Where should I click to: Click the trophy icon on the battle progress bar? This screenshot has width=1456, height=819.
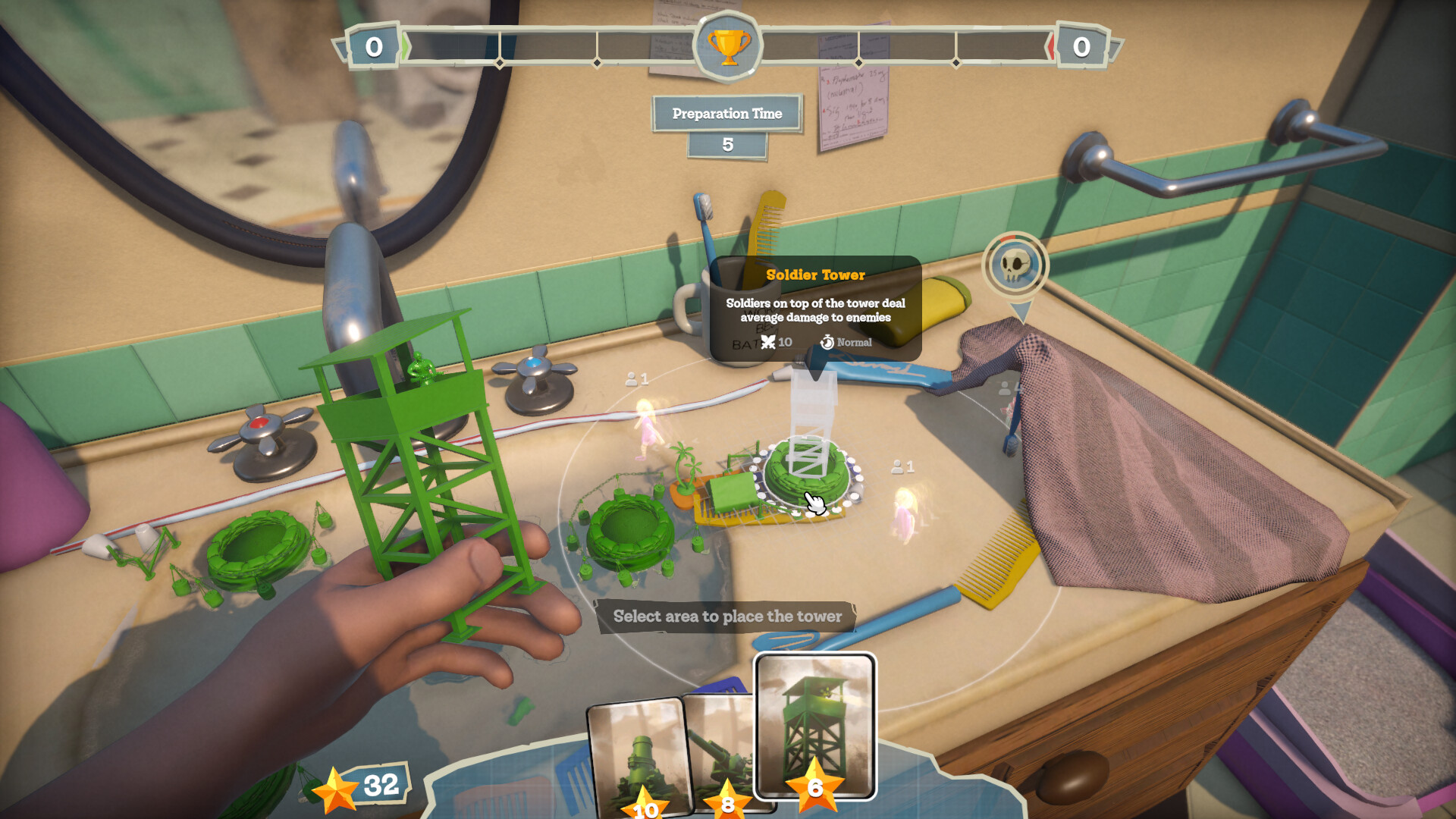(726, 47)
